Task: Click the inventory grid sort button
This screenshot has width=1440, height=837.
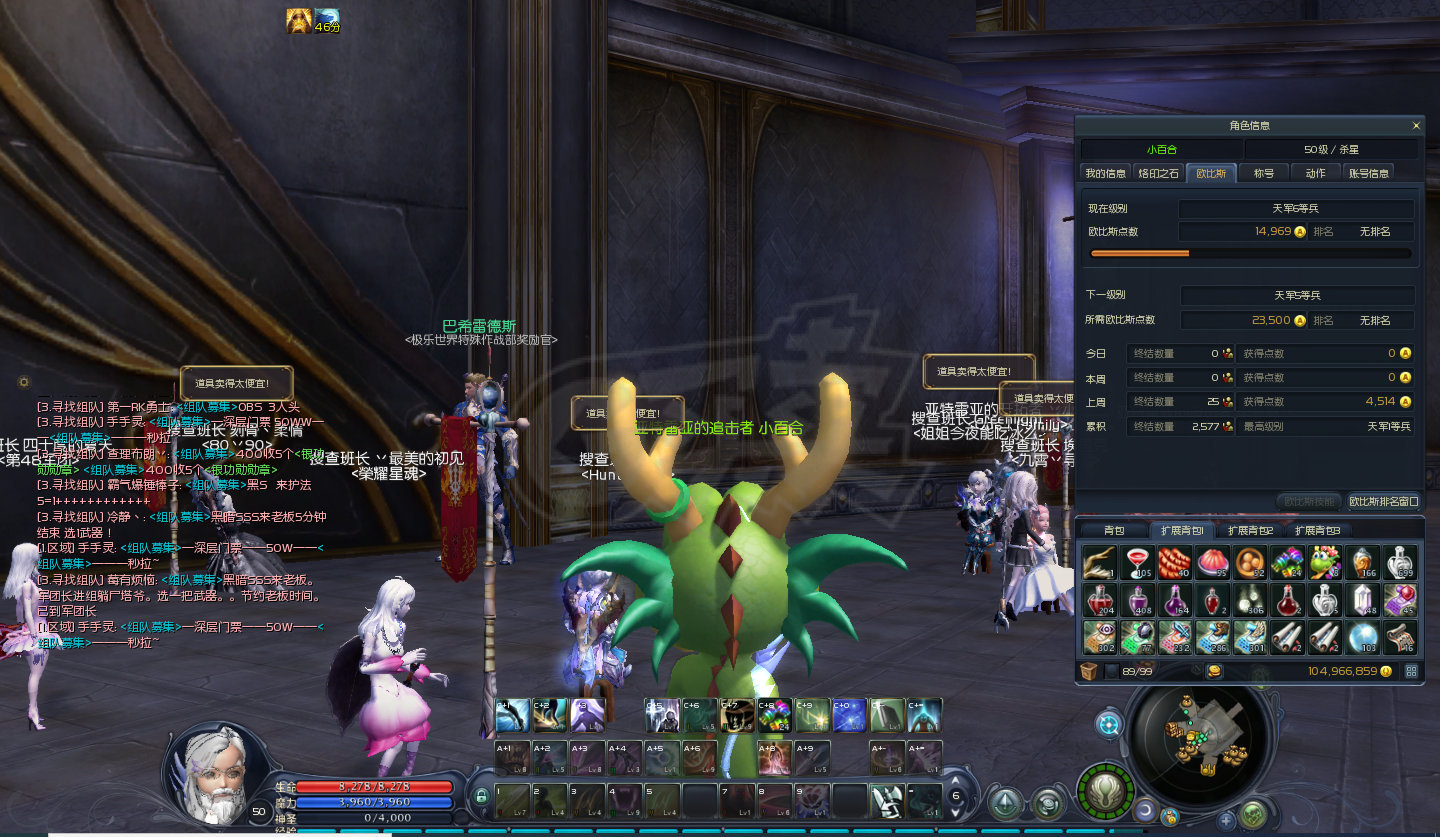Action: point(1411,671)
